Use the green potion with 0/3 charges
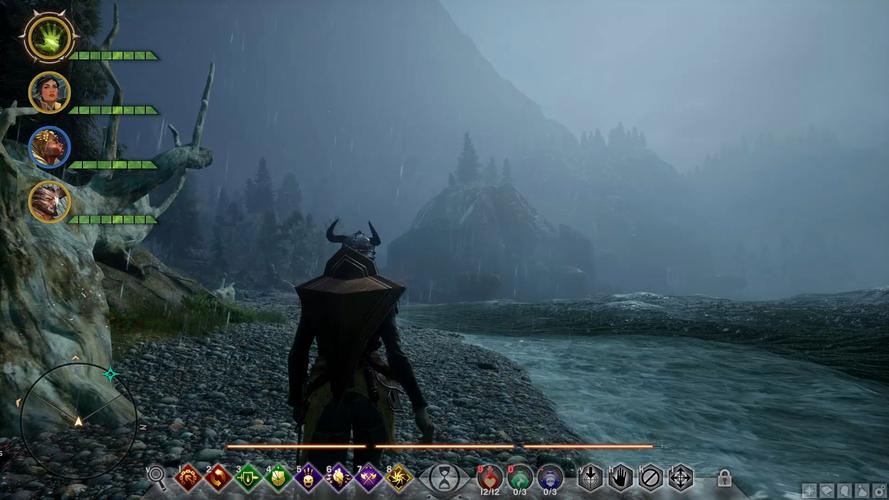The height and width of the screenshot is (500, 889). coord(520,476)
